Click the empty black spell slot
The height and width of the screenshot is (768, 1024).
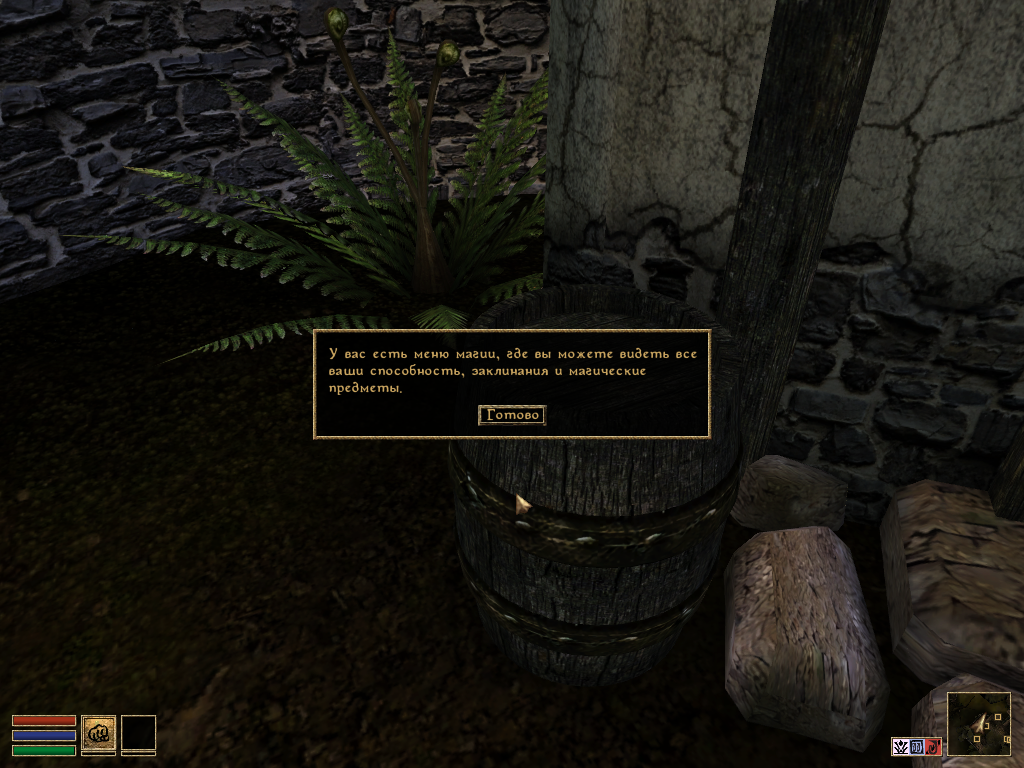pos(138,732)
